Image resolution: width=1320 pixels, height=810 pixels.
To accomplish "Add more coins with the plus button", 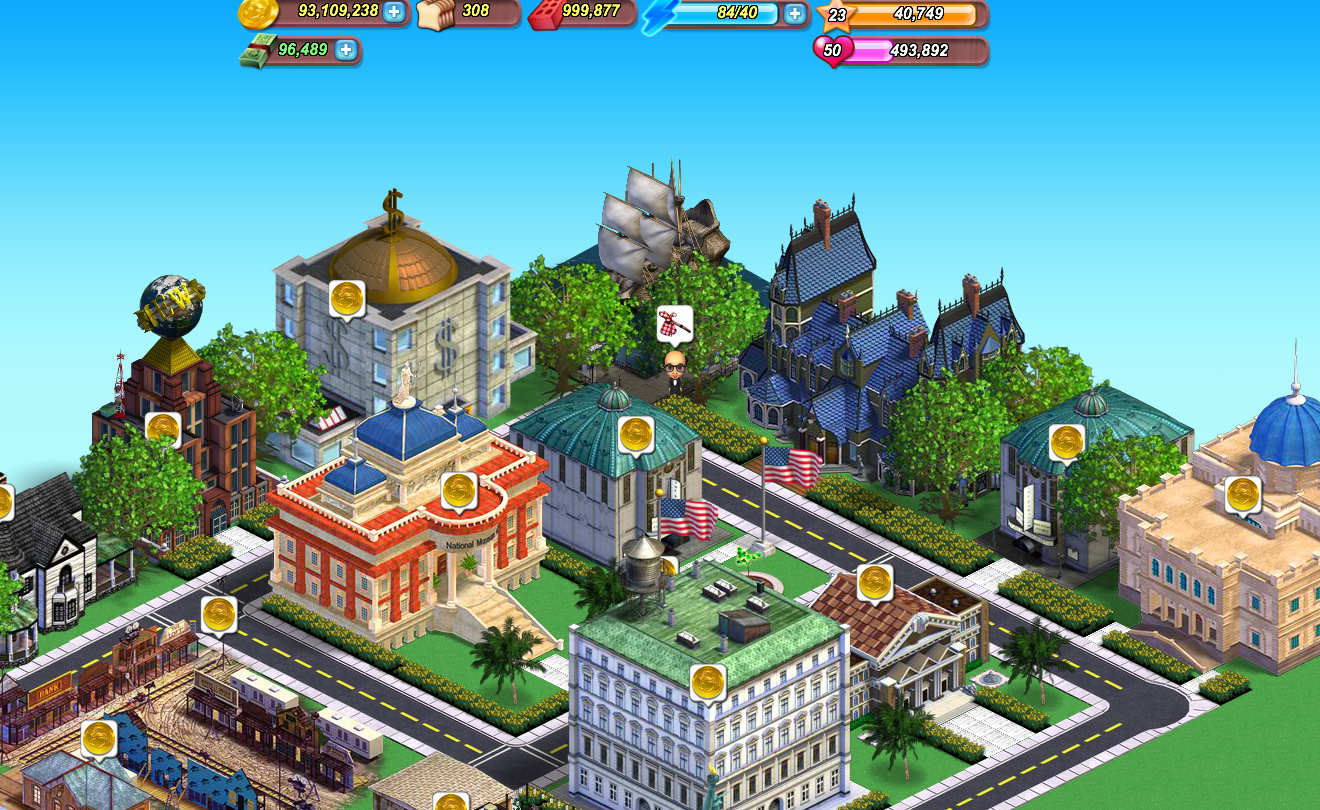I will [x=394, y=12].
